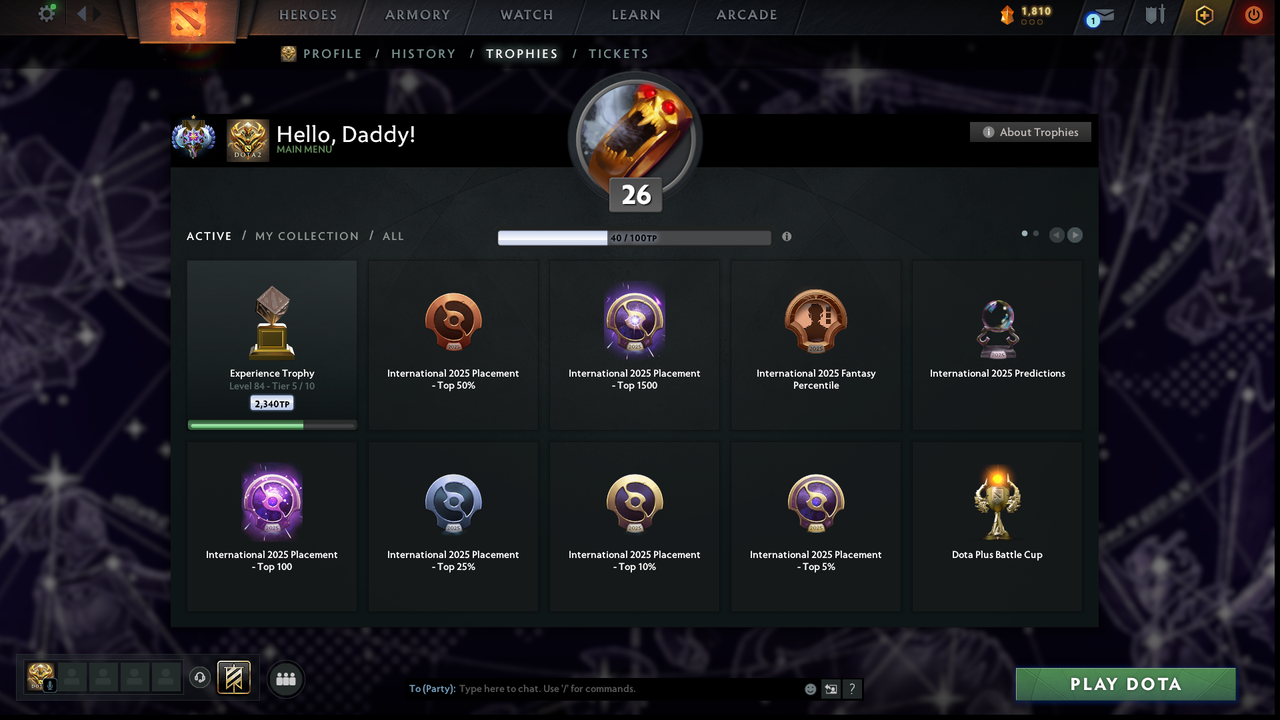The width and height of the screenshot is (1280, 720).
Task: Advance trophies page with the right arrow
Action: coord(1075,234)
